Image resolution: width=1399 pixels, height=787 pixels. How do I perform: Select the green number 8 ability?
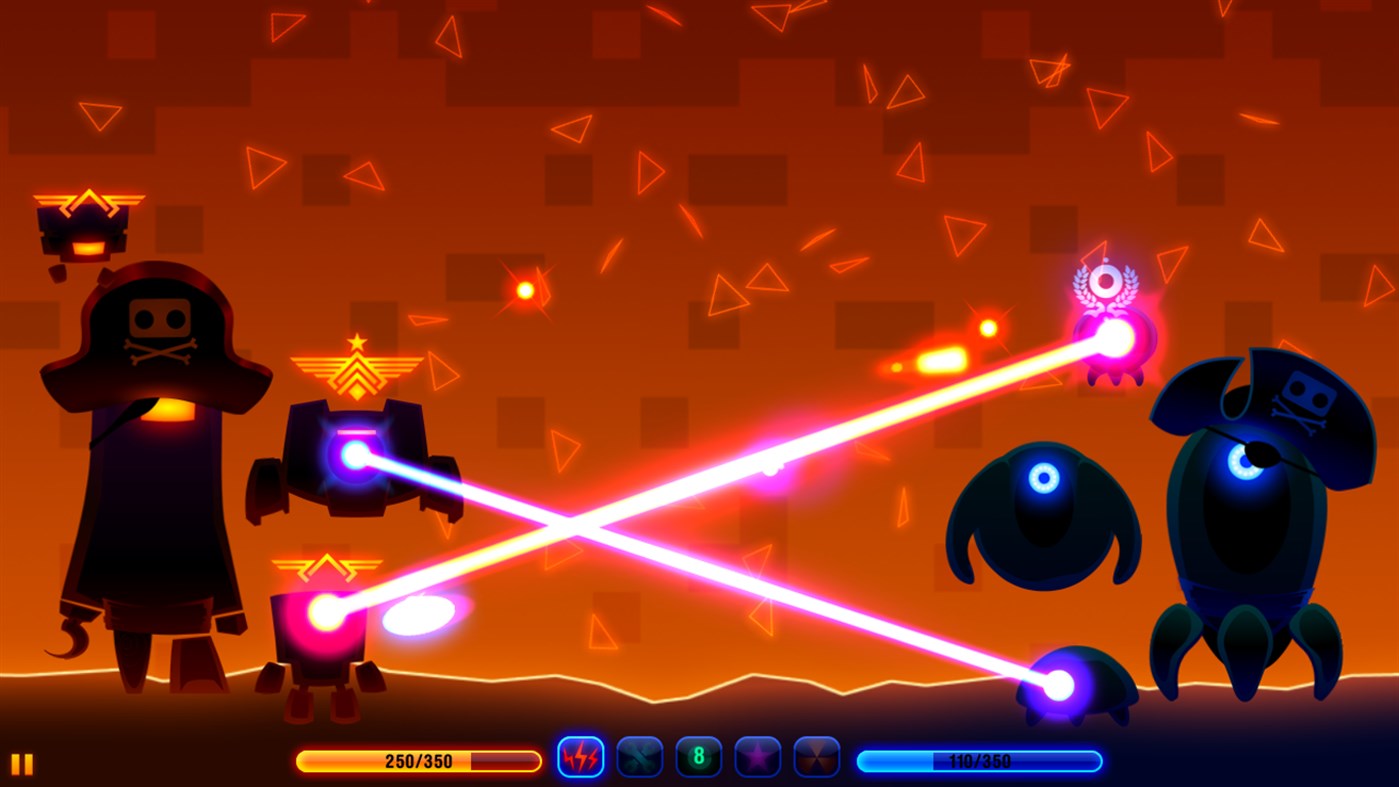(x=698, y=758)
